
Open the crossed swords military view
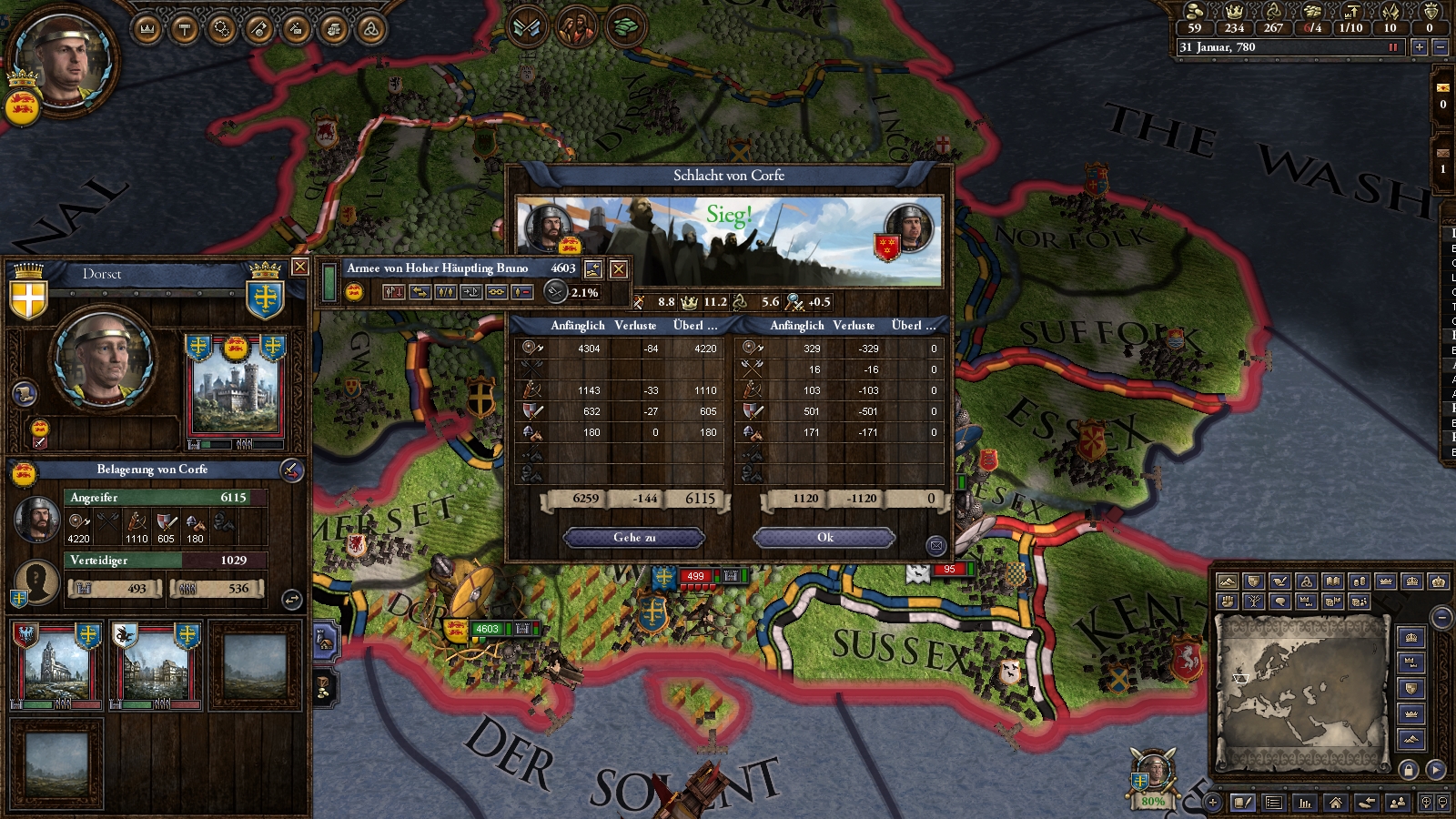click(527, 27)
